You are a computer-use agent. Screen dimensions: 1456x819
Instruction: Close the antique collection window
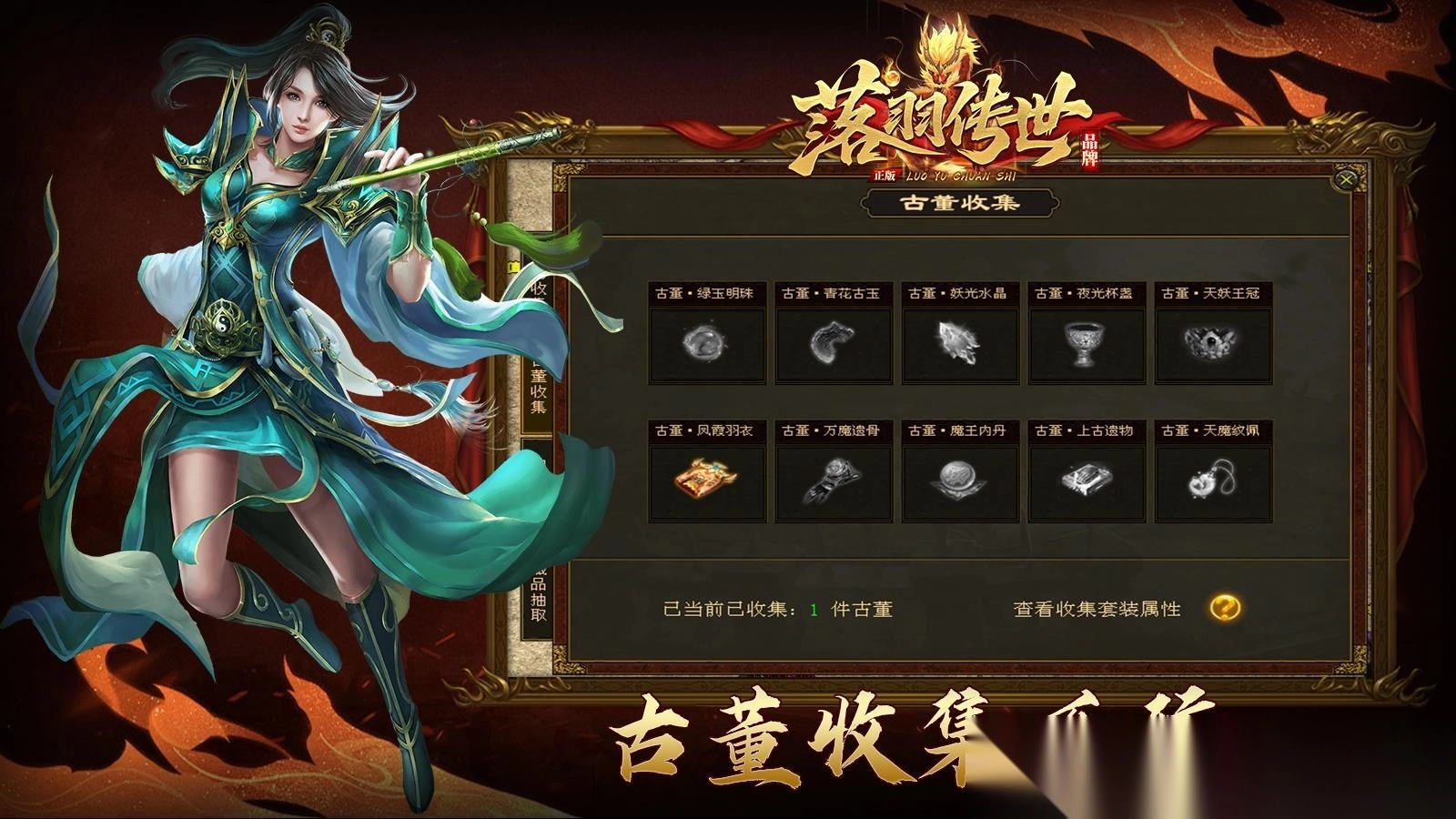coord(1344,181)
